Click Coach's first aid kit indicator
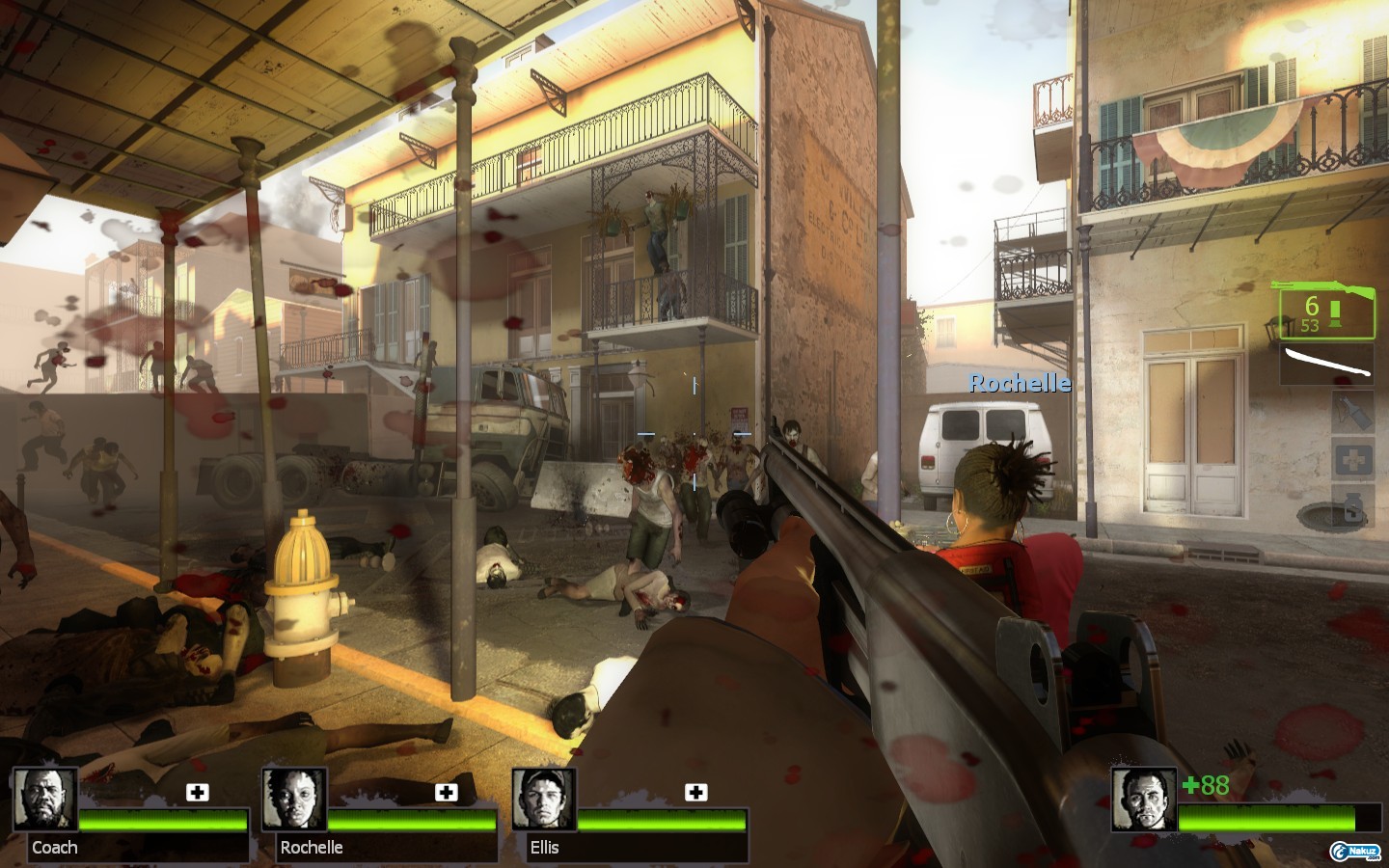Screen dimensions: 1389x868 tap(198, 793)
